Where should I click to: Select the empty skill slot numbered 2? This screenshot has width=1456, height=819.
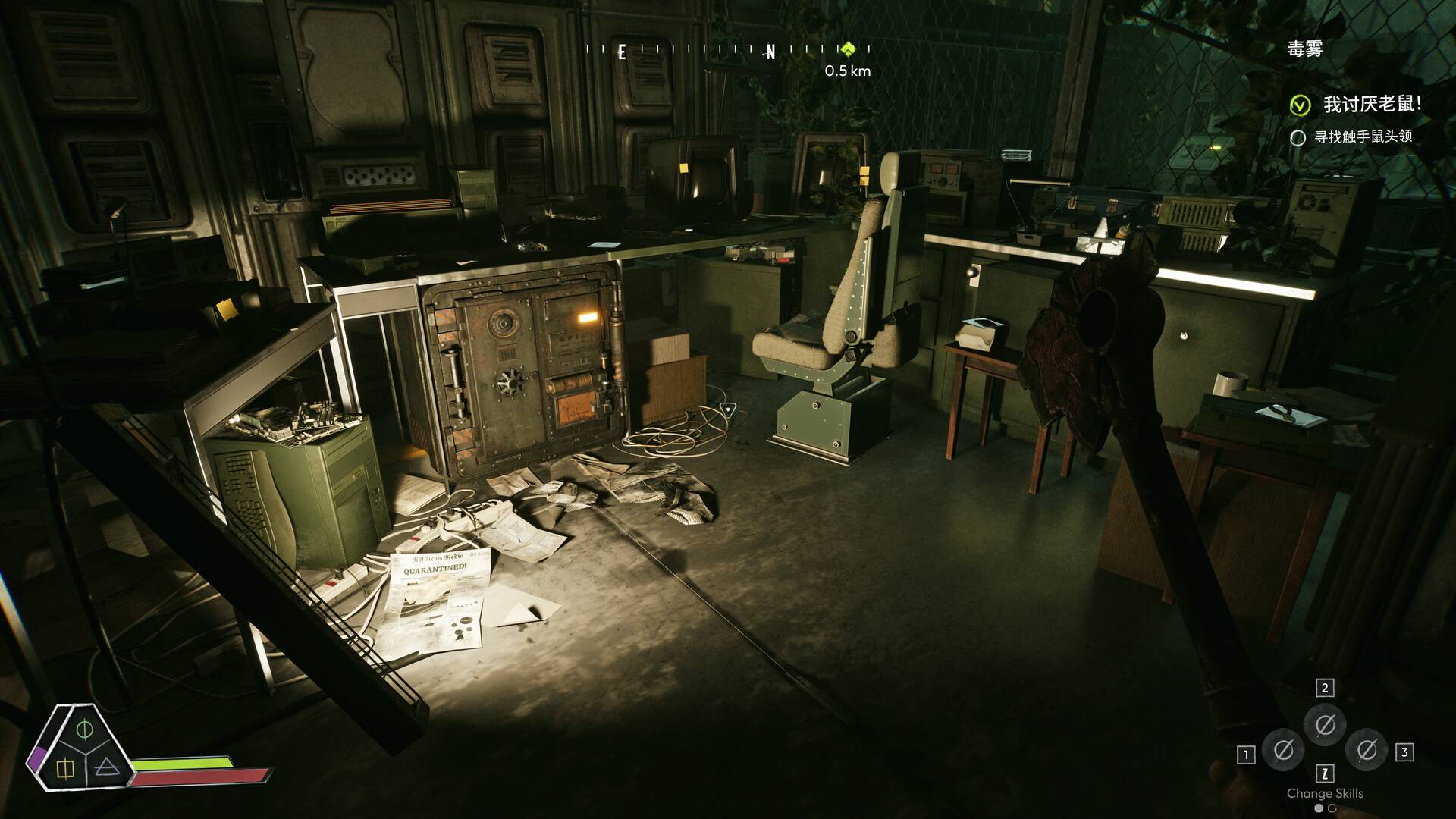tap(1325, 725)
